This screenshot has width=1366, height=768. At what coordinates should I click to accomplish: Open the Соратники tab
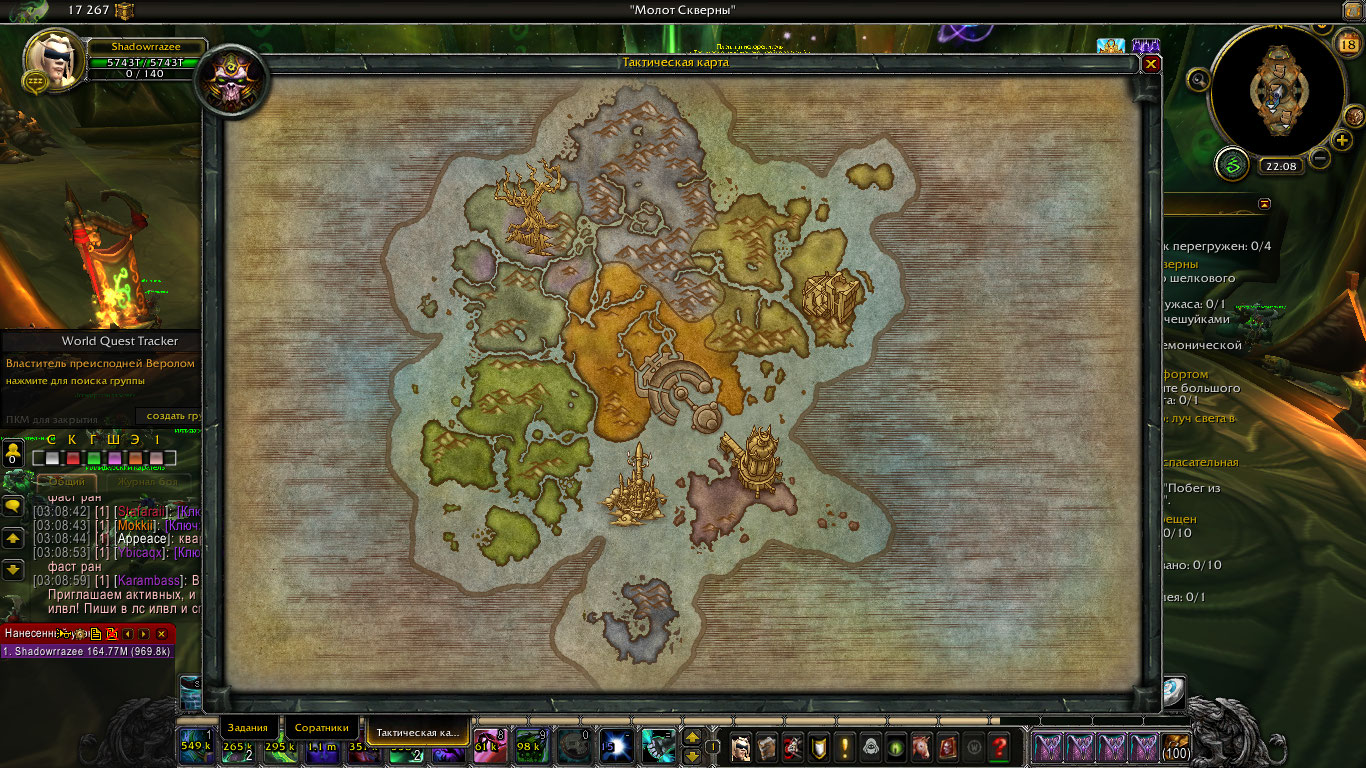coord(322,728)
